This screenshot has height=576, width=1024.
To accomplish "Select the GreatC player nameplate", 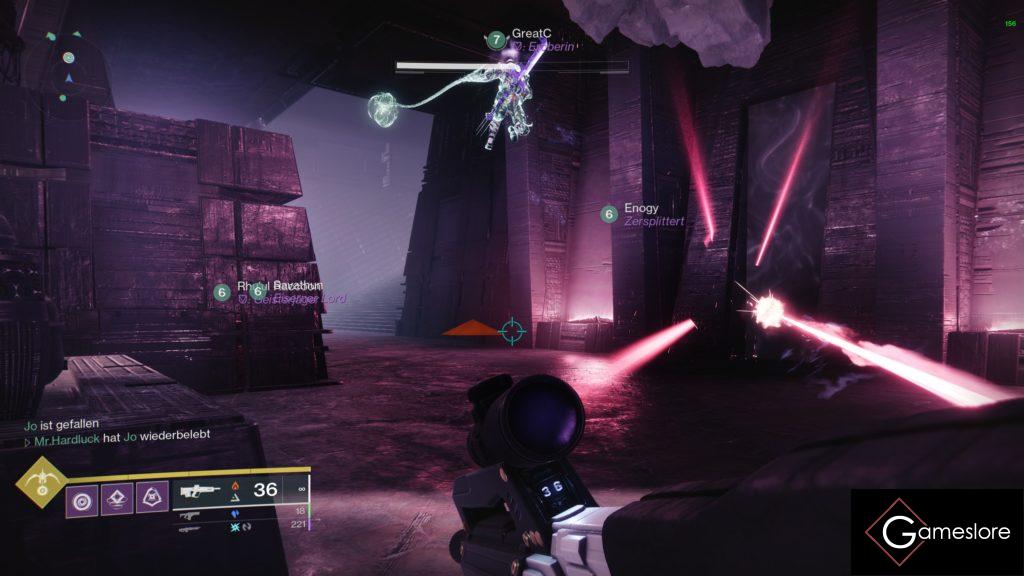I will pyautogui.click(x=532, y=33).
